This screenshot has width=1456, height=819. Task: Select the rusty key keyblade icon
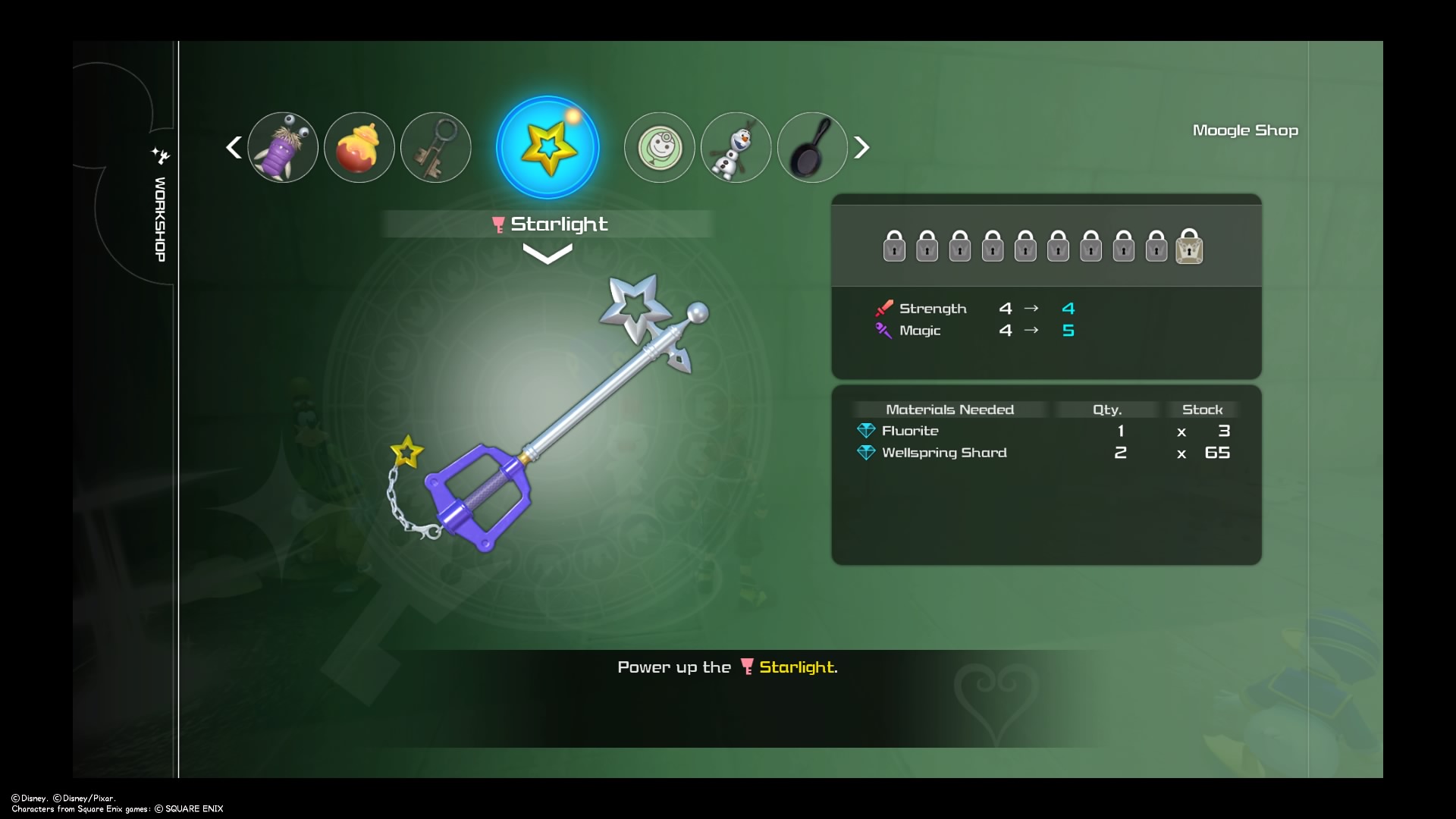pyautogui.click(x=436, y=147)
